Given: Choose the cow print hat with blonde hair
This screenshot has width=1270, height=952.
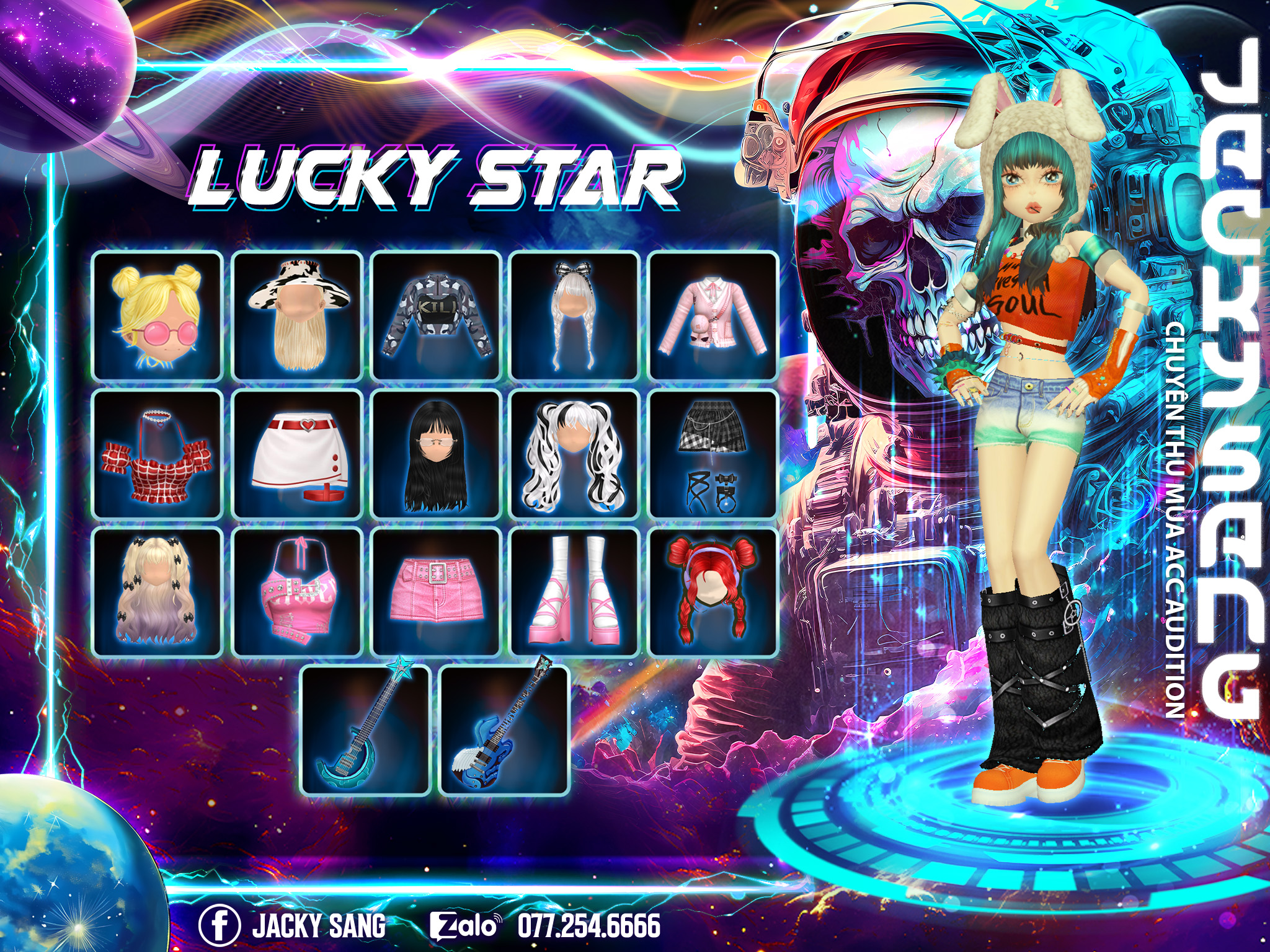Looking at the screenshot, I should click(x=297, y=315).
